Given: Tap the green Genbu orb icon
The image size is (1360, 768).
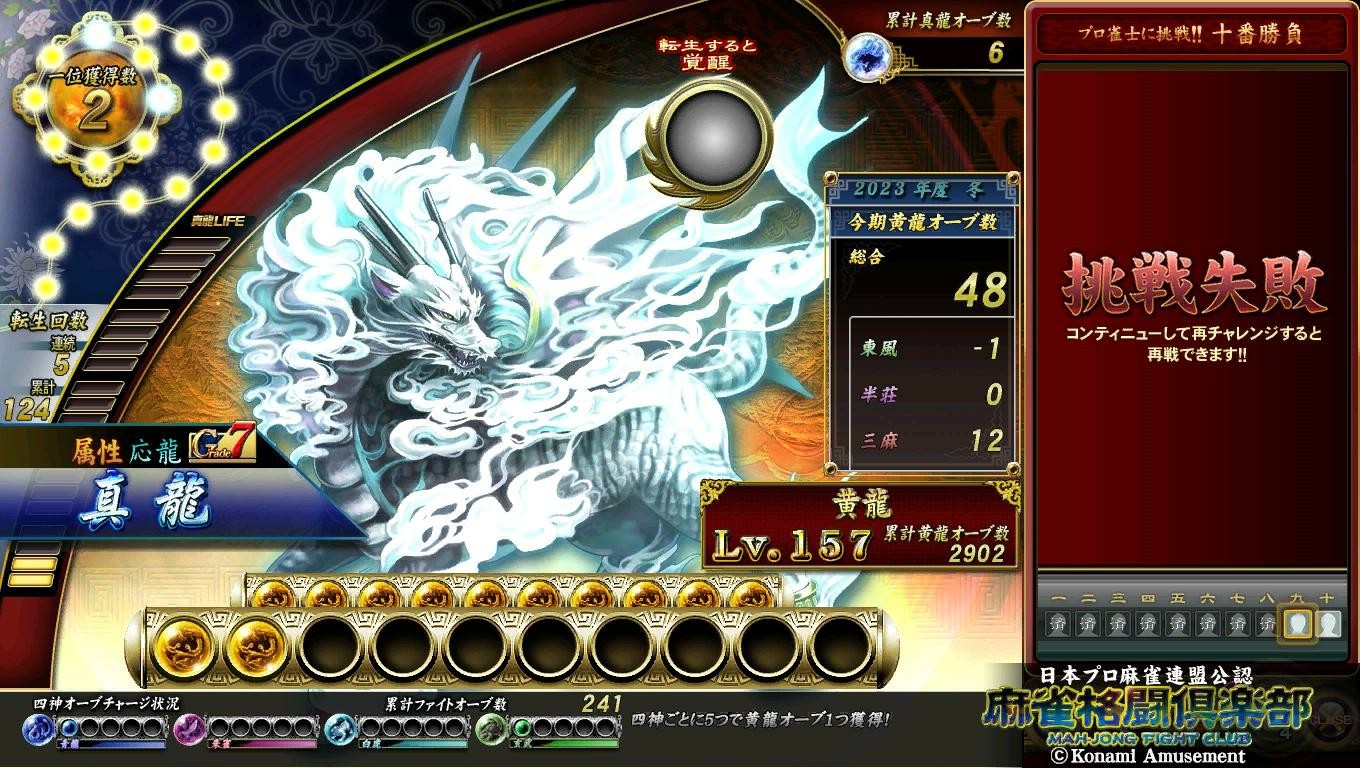Looking at the screenshot, I should [492, 730].
